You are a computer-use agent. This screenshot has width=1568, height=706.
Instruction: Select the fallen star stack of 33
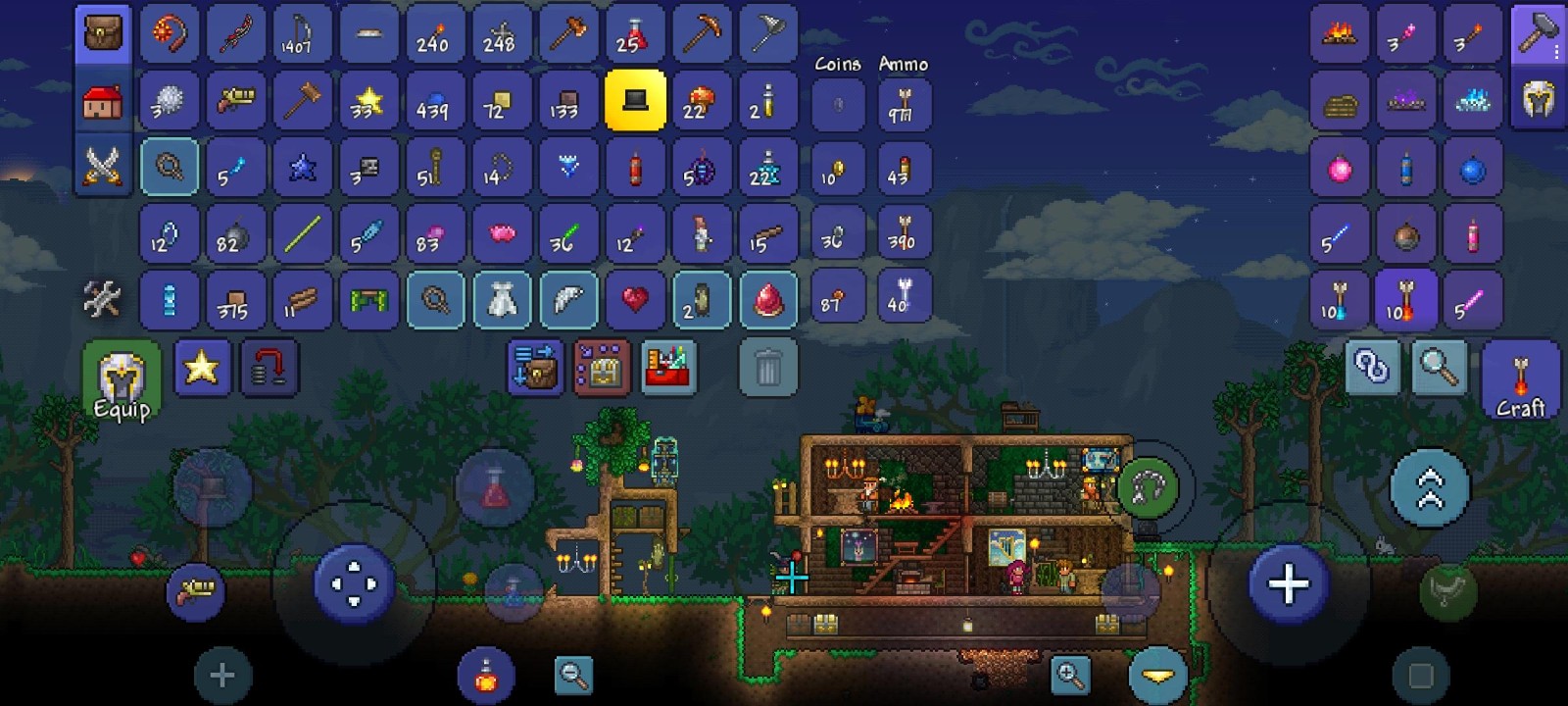(368, 100)
